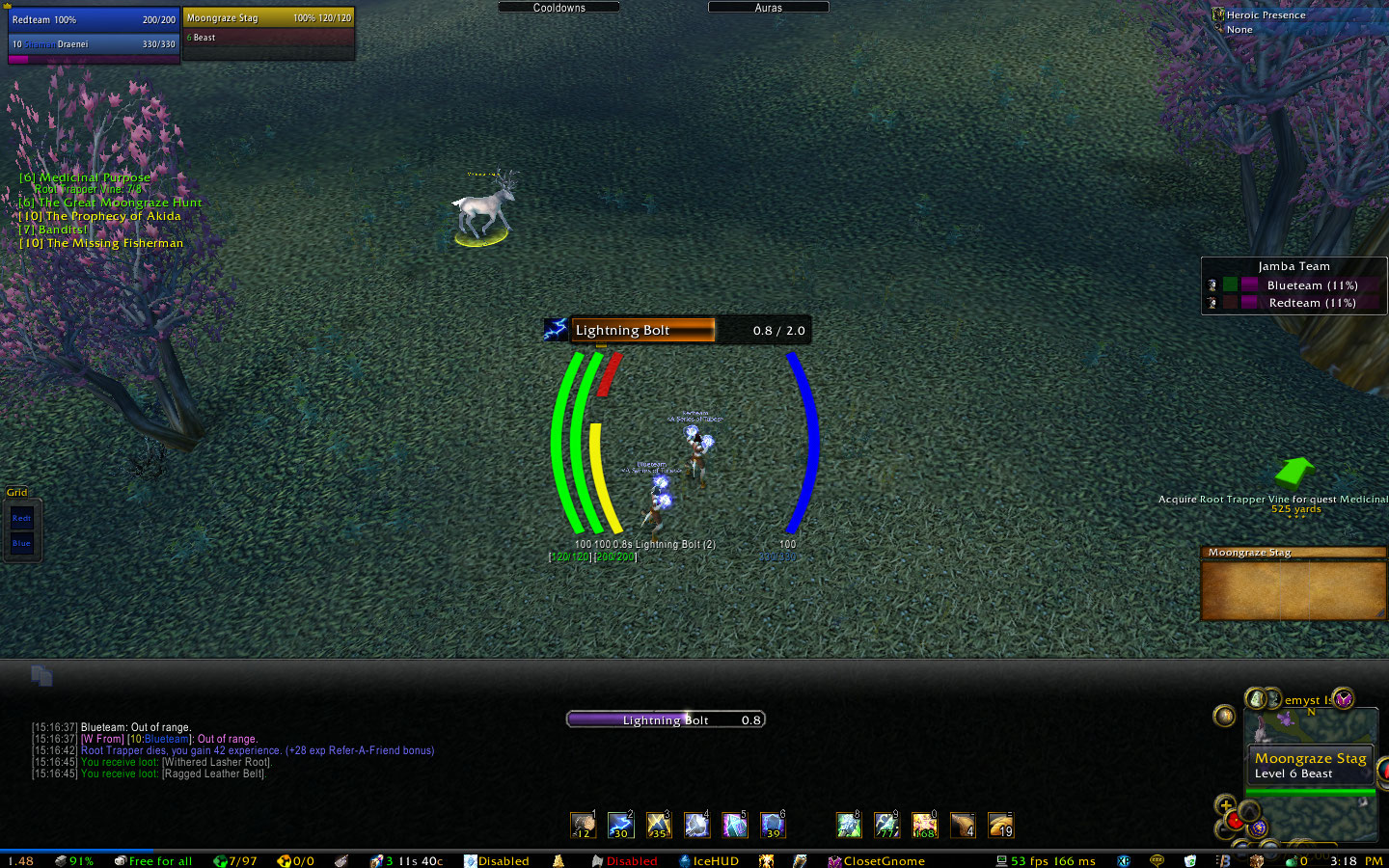Open the IceHUD panel entry
Image resolution: width=1389 pixels, height=868 pixels.
coord(715,861)
